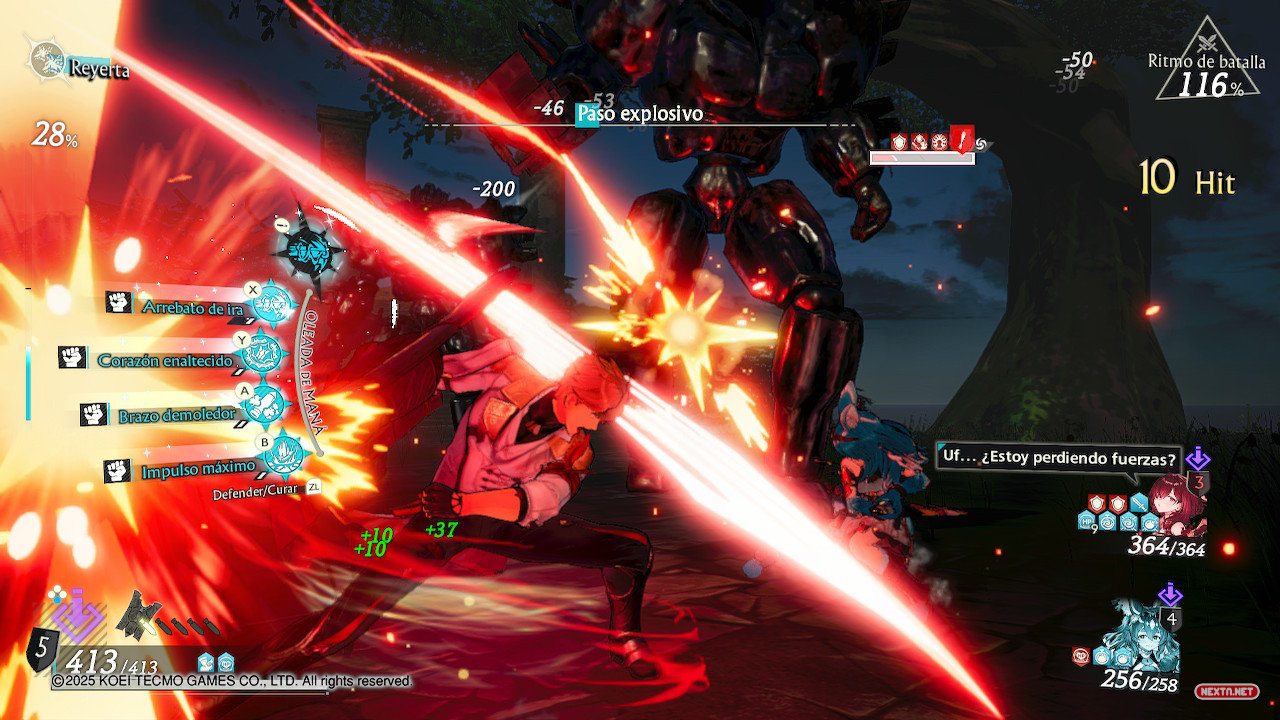The image size is (1280, 720).
Task: Select the purple item icon beside the axe
Action: tap(78, 616)
